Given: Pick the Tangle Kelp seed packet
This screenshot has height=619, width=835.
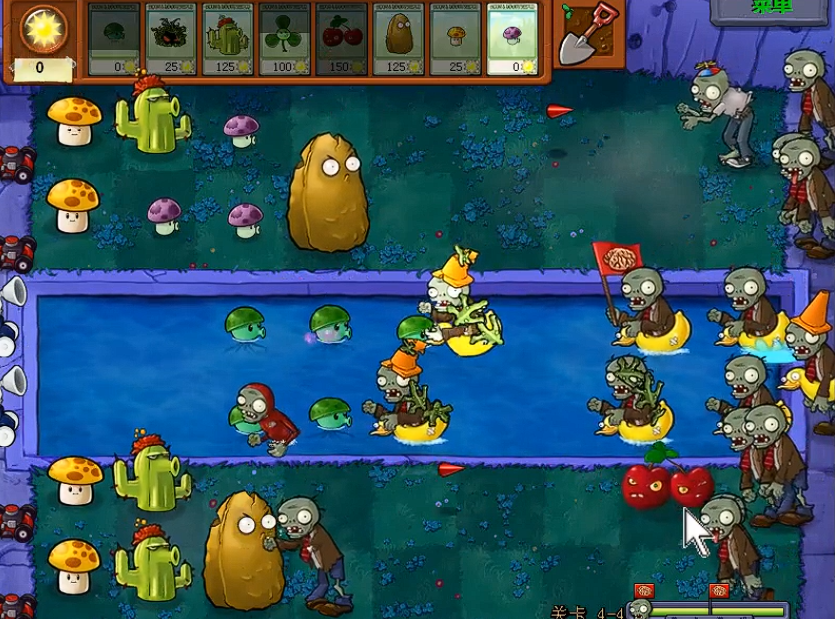Looking at the screenshot, I should click(171, 39).
